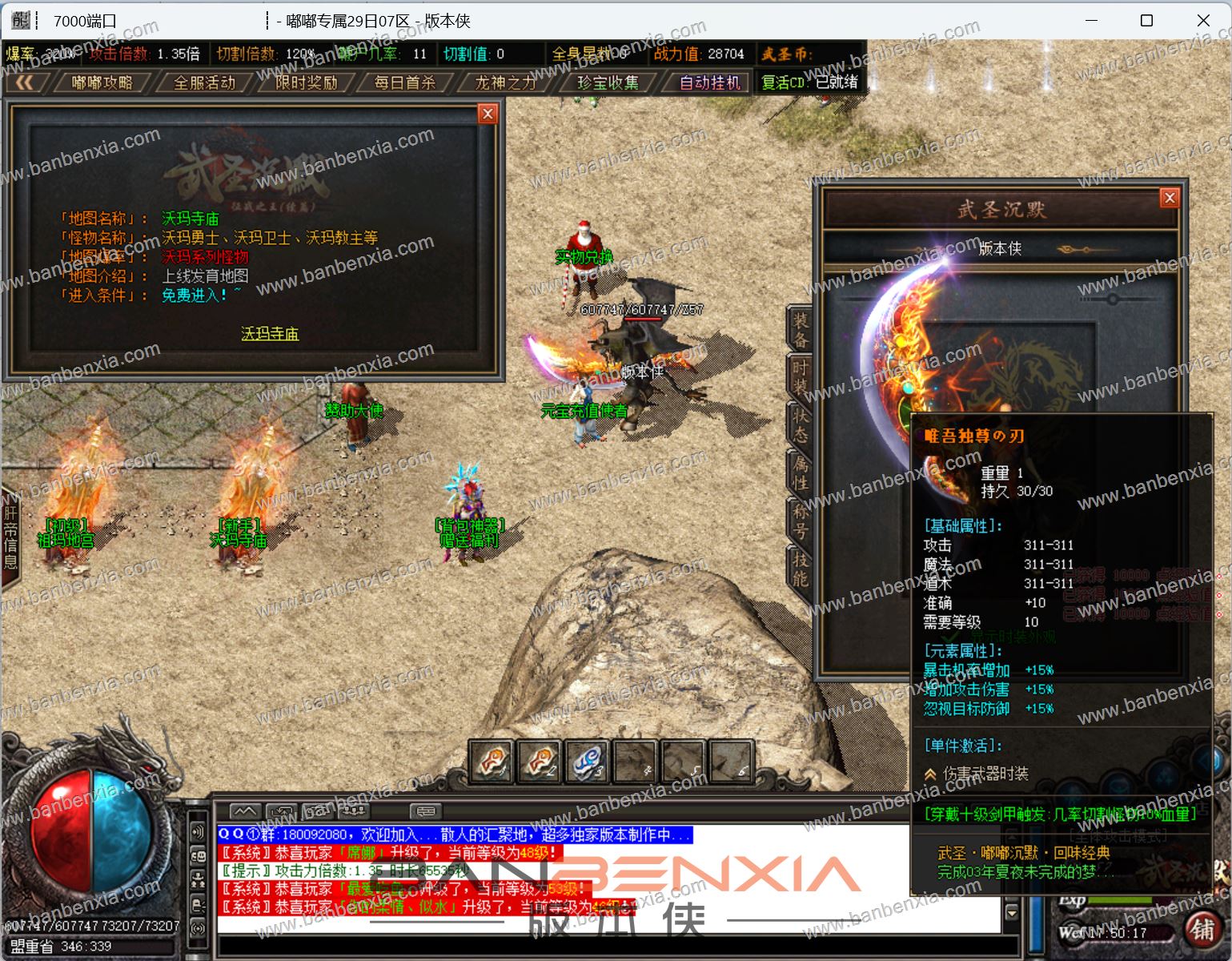Toggle 自动挂机 auto-battle
This screenshot has height=961, width=1232.
coord(710,82)
